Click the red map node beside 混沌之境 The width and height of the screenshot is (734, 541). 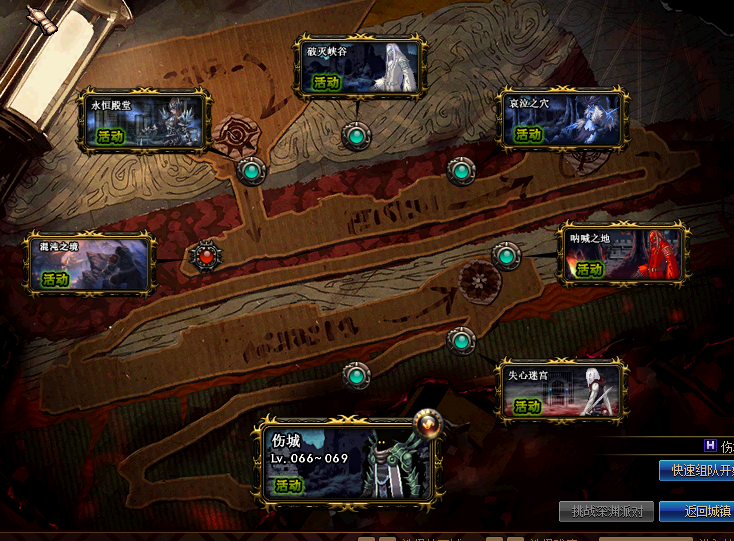pos(206,254)
